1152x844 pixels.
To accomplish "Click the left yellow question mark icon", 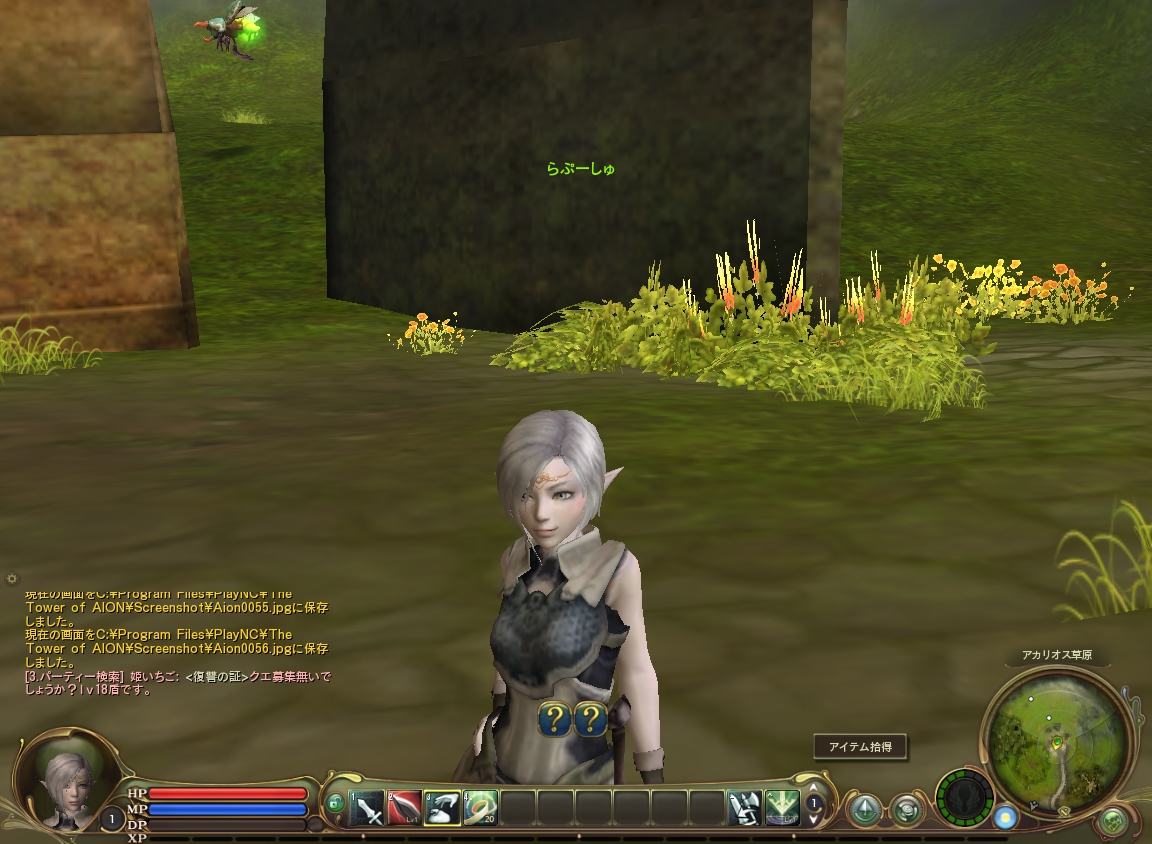I will tap(554, 719).
